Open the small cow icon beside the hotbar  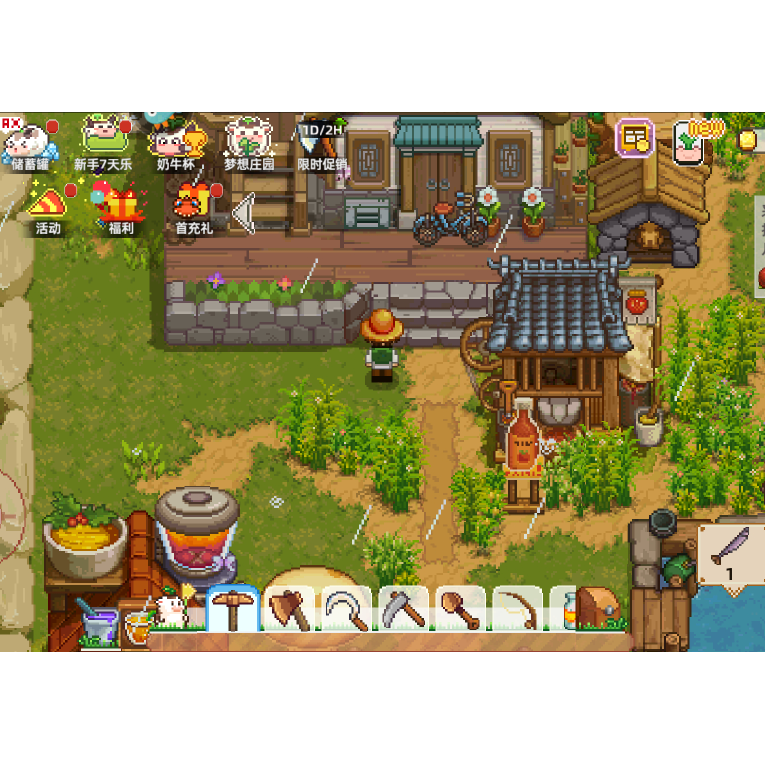coord(172,610)
